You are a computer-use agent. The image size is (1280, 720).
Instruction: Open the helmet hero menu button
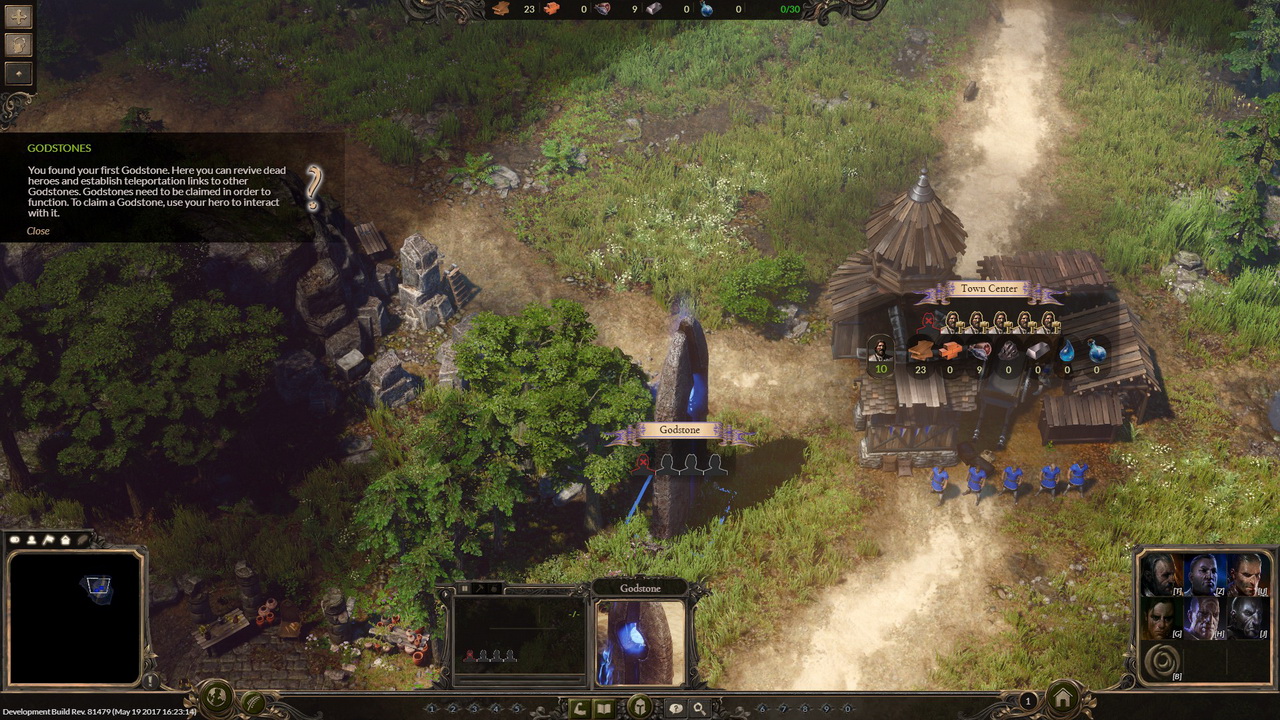click(640, 708)
